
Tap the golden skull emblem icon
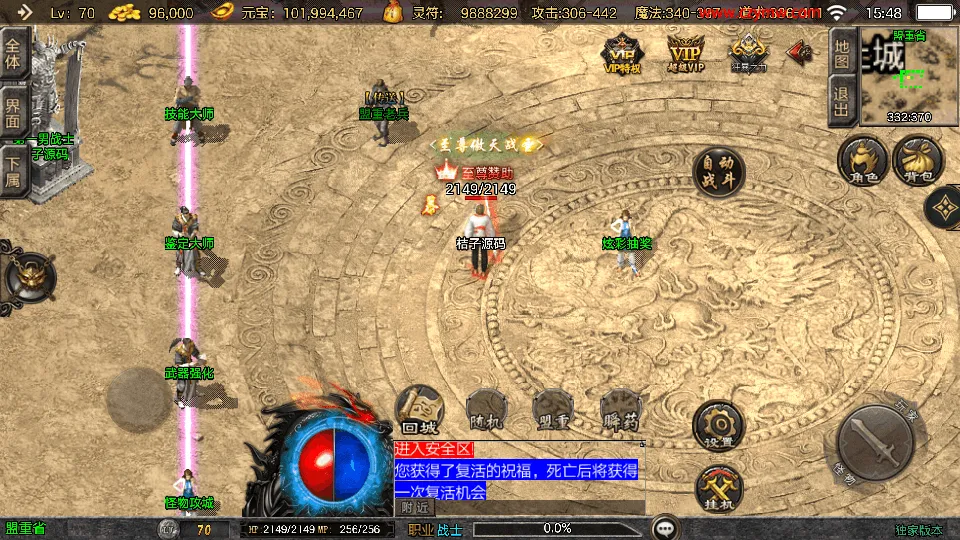(29, 277)
